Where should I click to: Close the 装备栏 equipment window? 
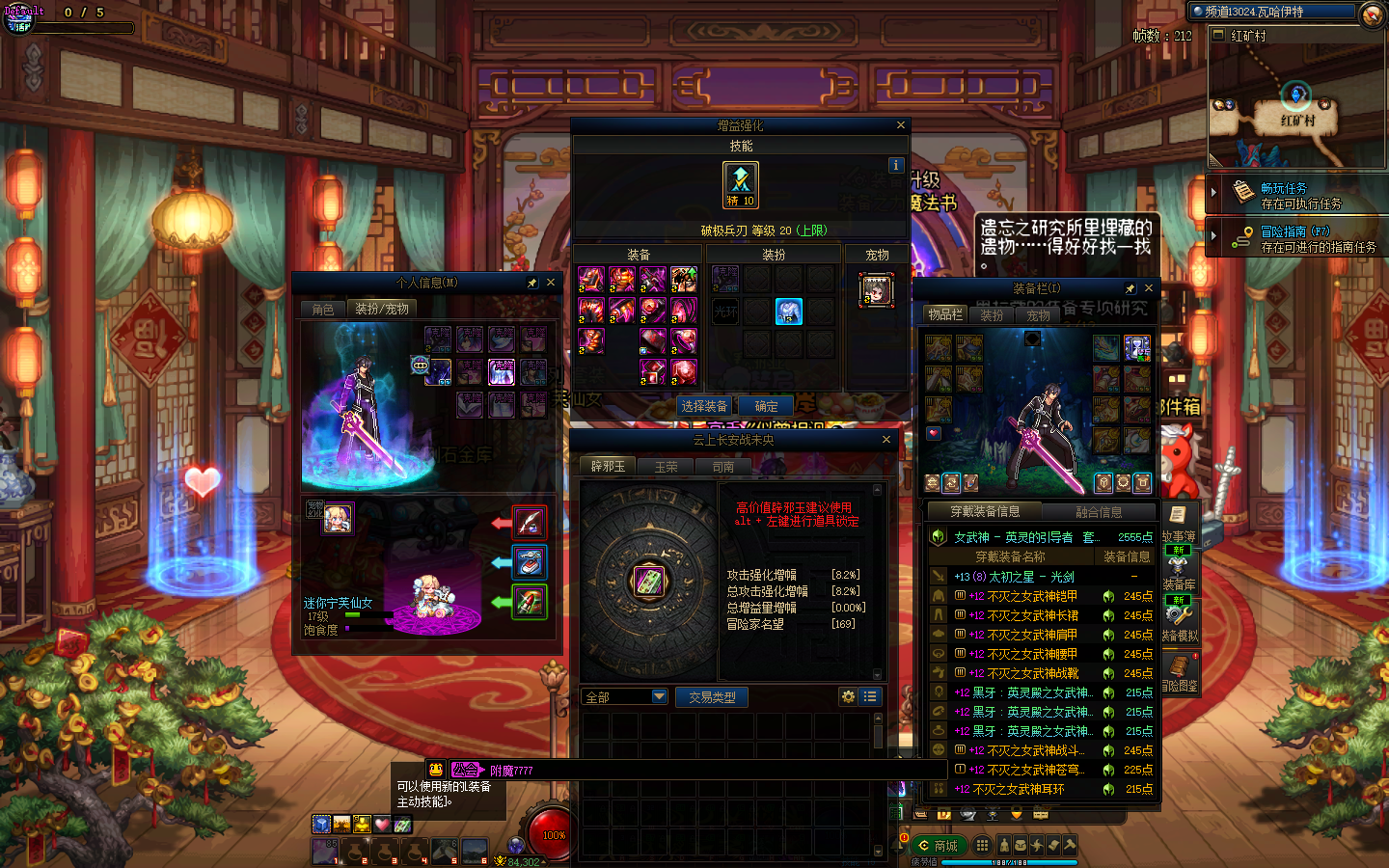tap(1148, 287)
